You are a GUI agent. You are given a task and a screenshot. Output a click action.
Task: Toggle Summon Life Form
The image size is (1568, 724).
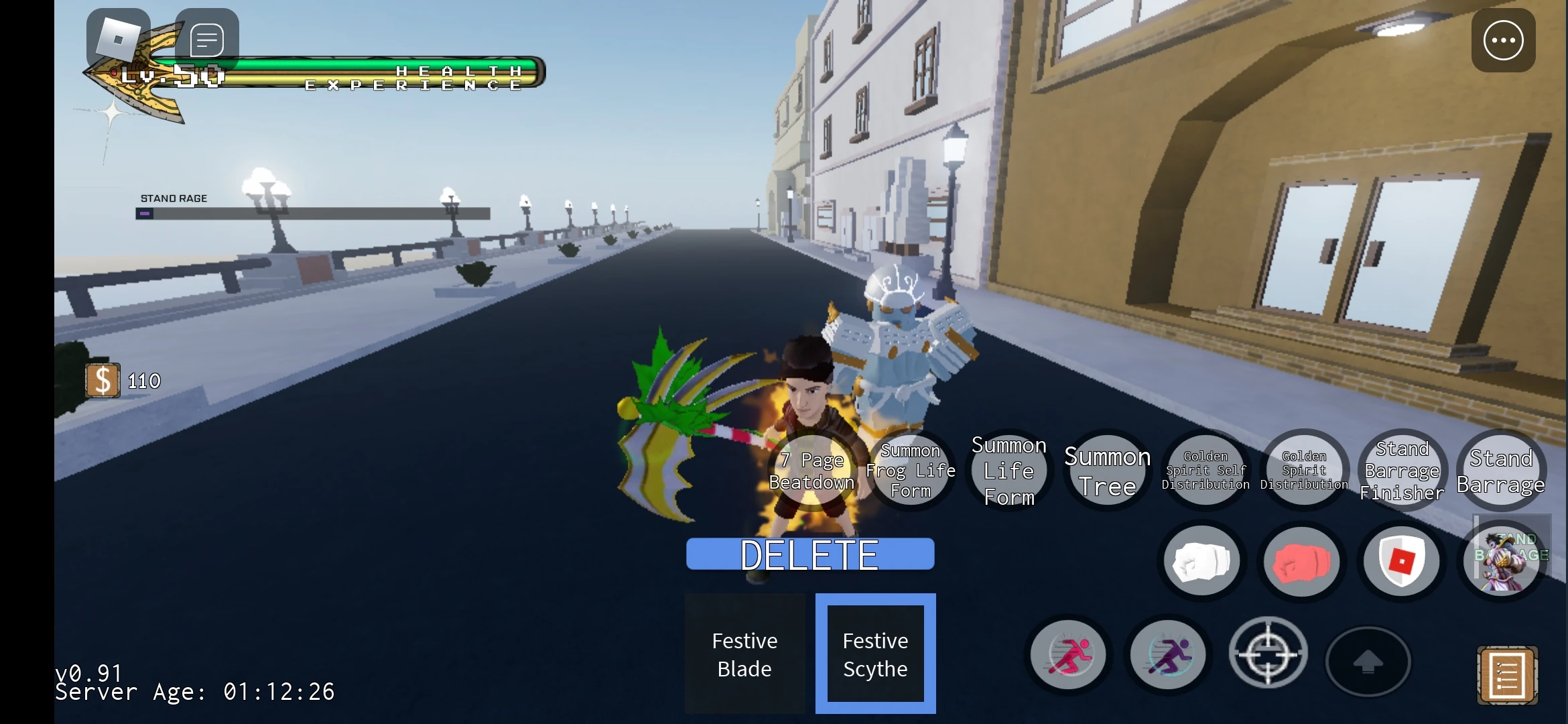[x=1009, y=470]
